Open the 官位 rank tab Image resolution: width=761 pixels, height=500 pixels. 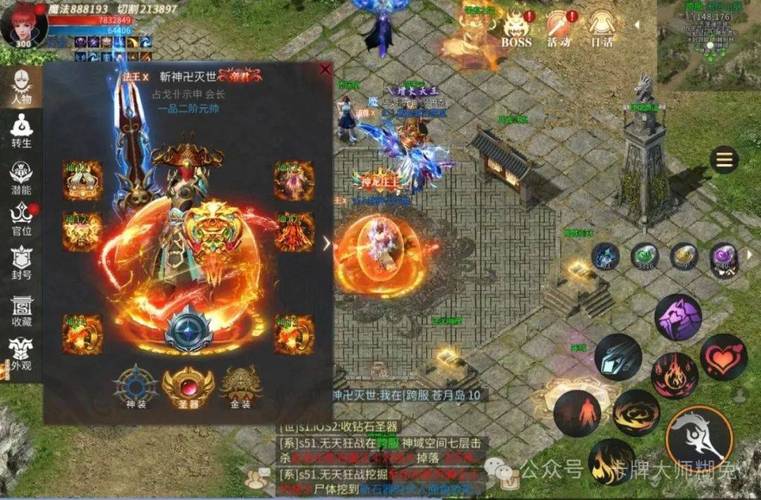click(20, 219)
